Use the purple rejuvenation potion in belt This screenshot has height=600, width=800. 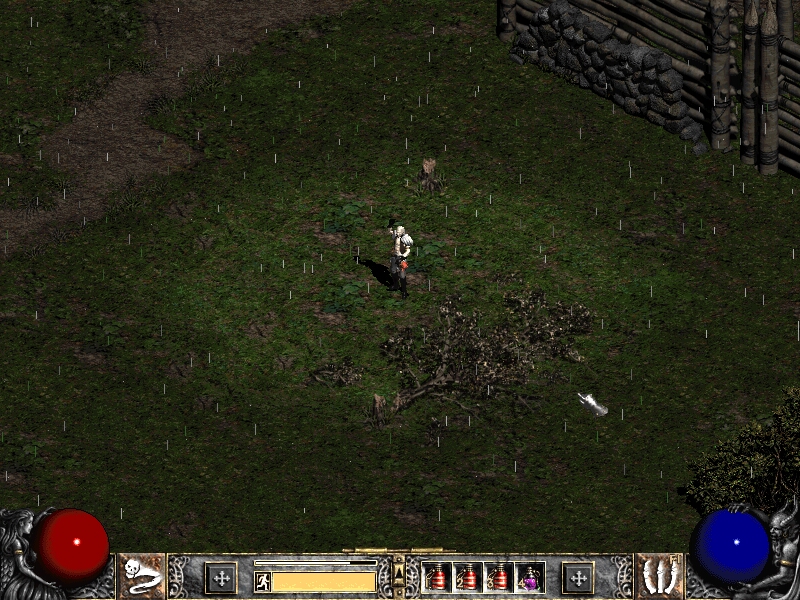pyautogui.click(x=530, y=577)
